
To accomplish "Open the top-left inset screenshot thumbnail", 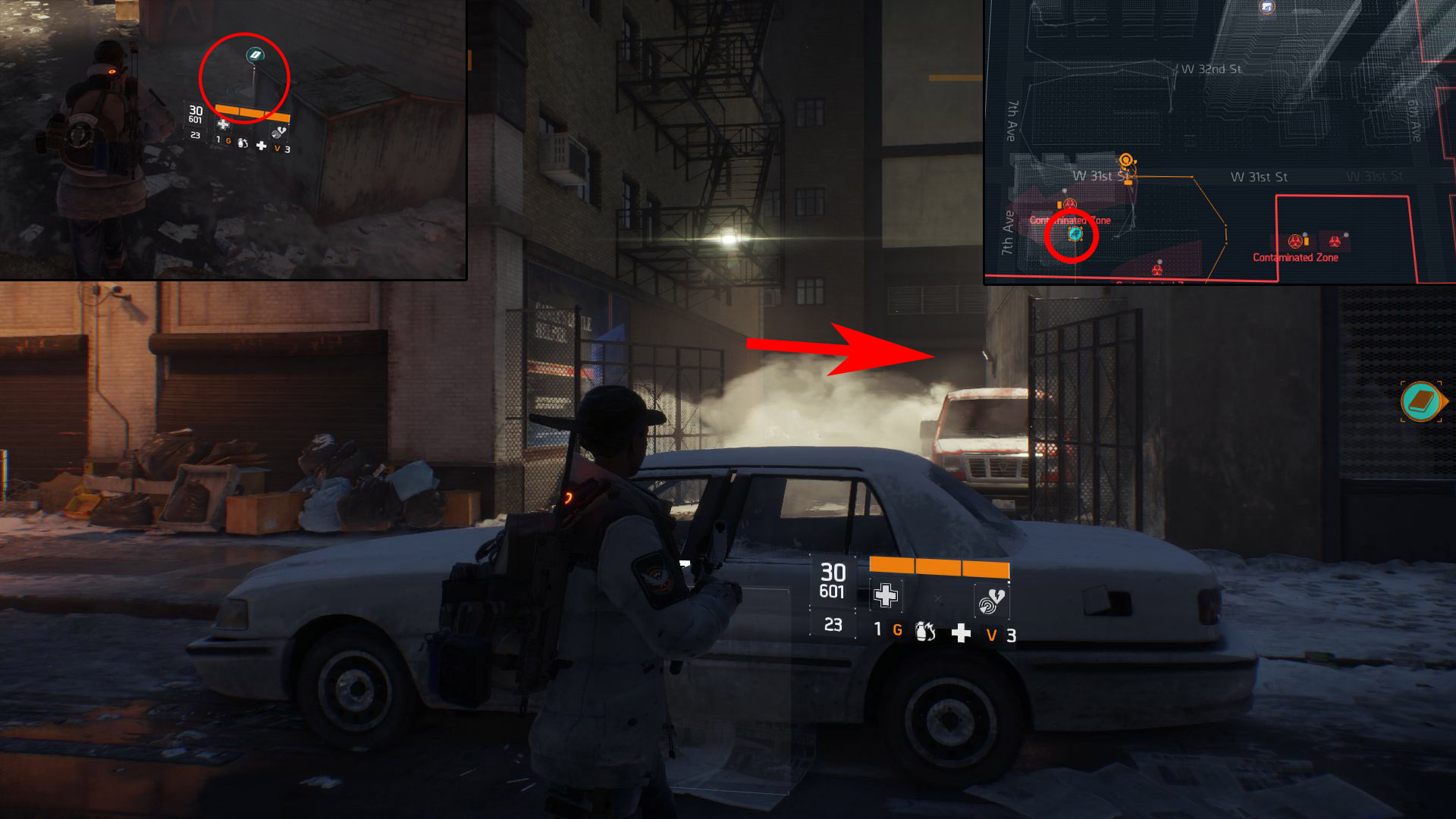I will [x=233, y=140].
